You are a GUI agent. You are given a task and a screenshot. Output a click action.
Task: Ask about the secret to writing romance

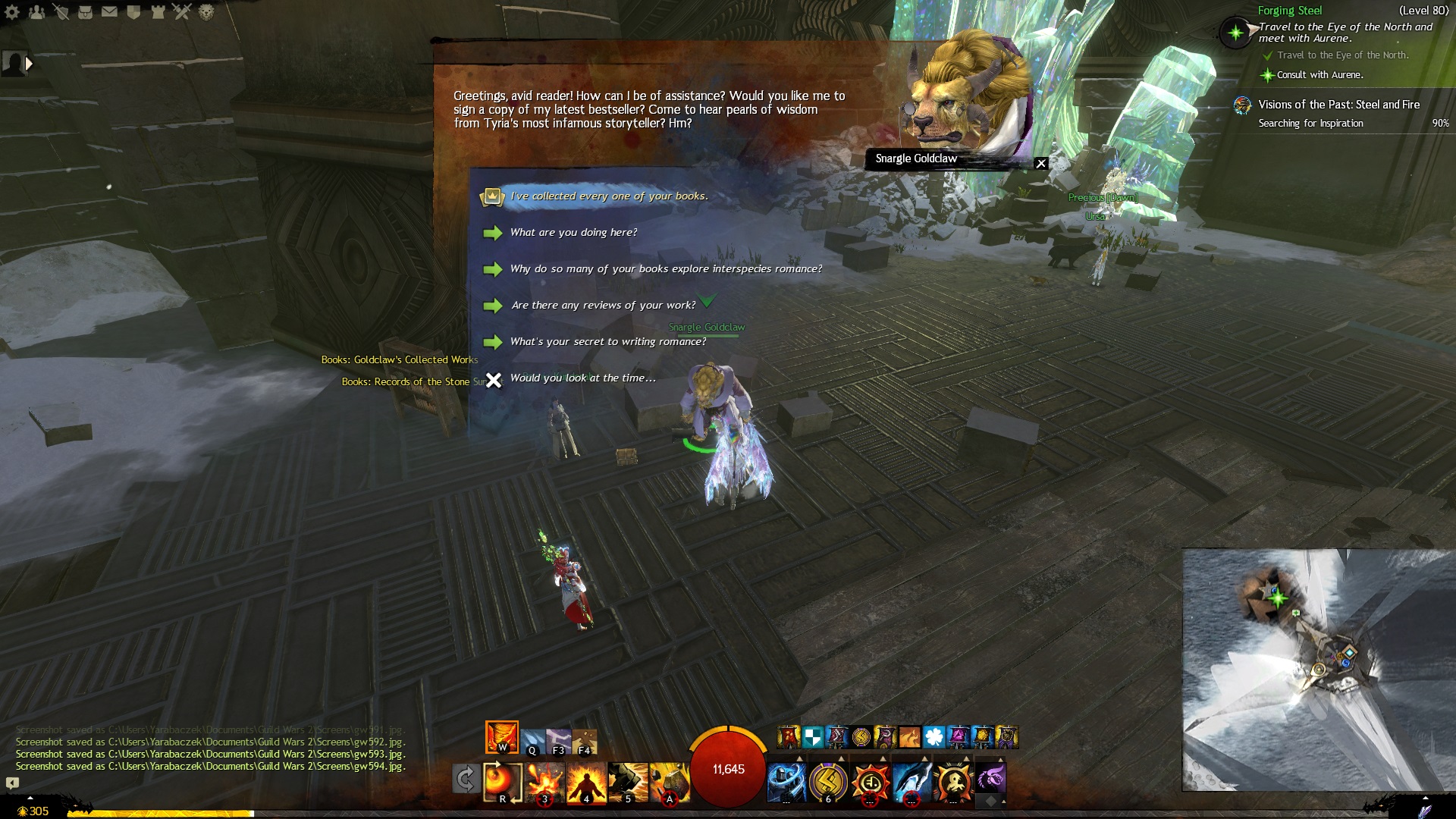coord(607,342)
